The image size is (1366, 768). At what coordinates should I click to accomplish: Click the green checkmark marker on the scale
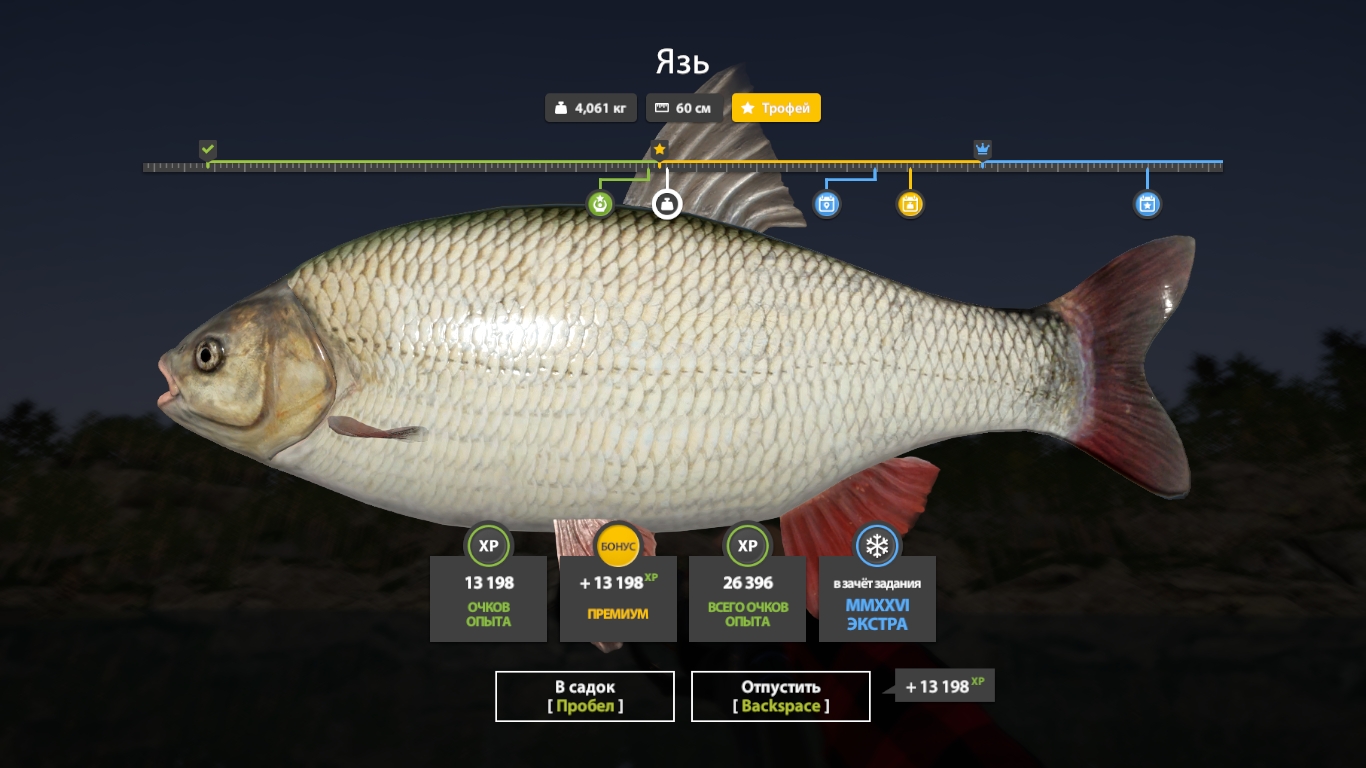click(208, 150)
